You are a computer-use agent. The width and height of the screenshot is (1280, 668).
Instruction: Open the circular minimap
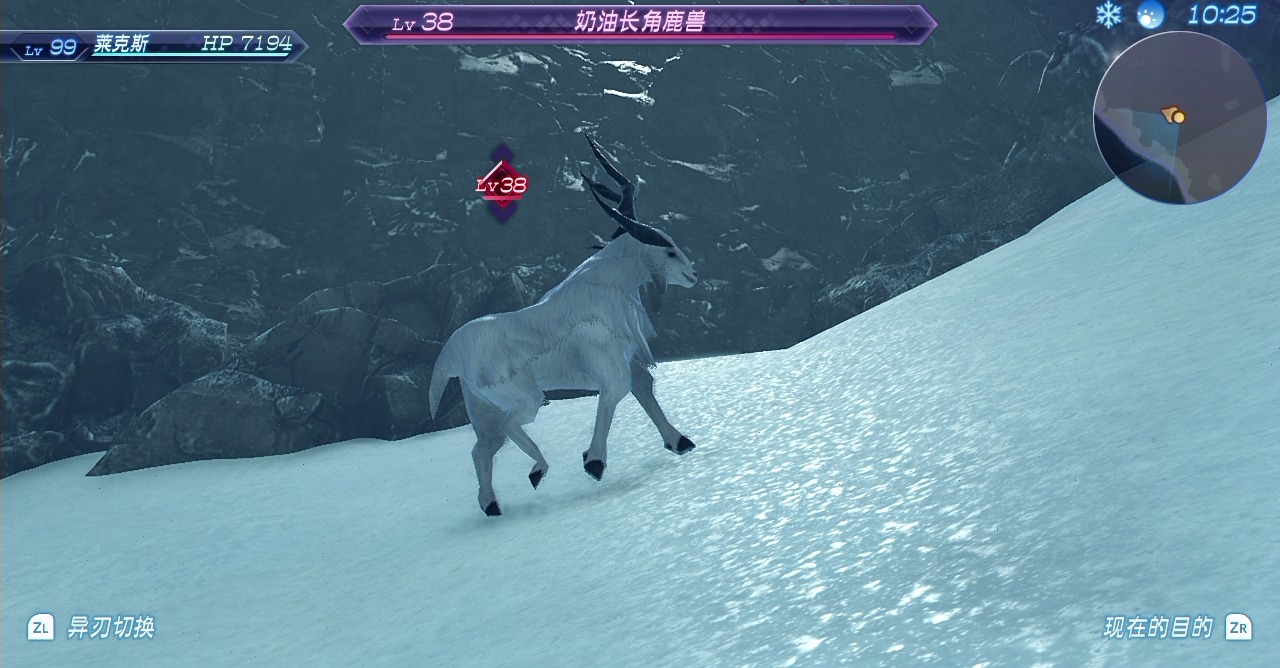[x=1179, y=118]
